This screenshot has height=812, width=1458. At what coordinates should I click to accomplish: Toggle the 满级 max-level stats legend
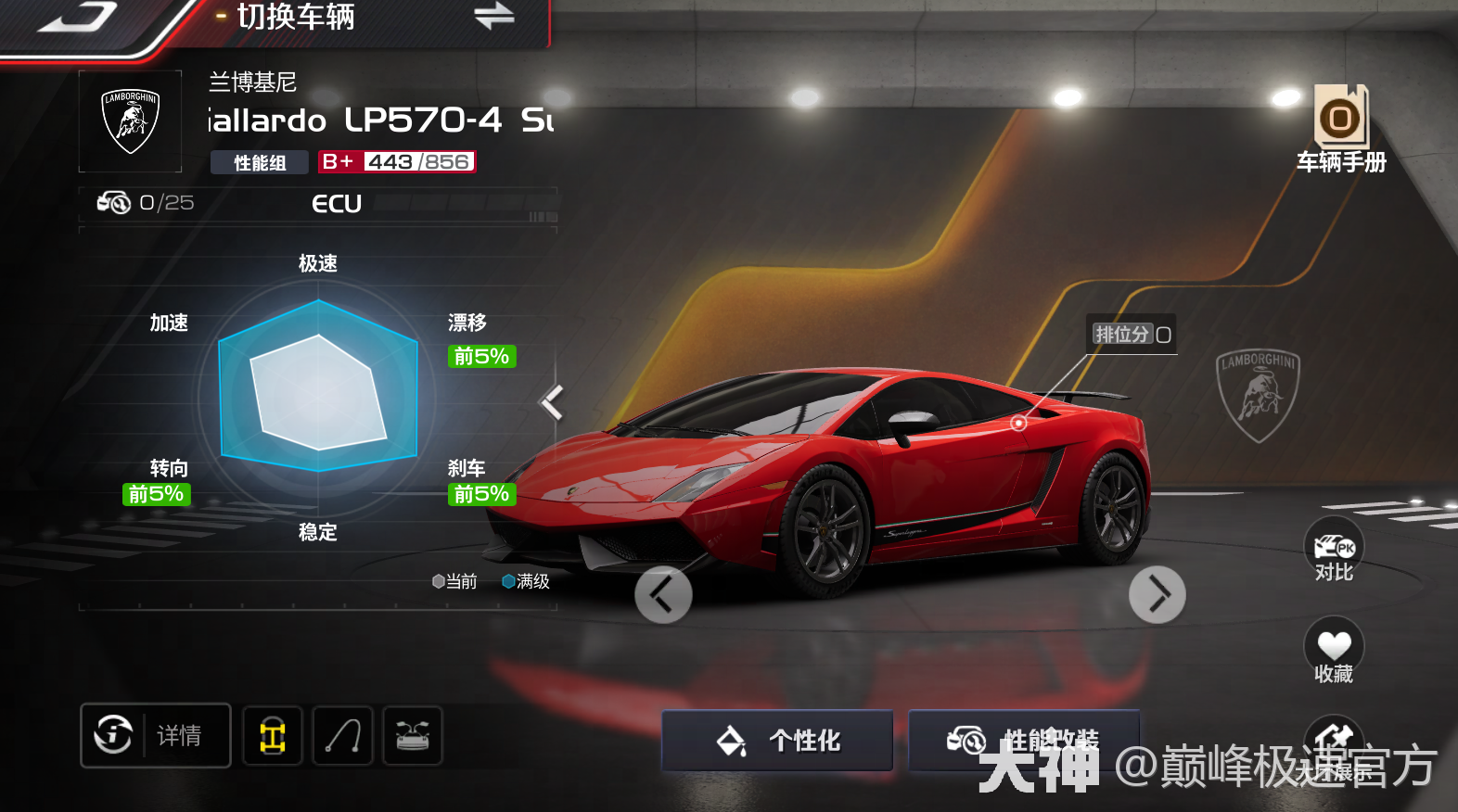[x=526, y=581]
